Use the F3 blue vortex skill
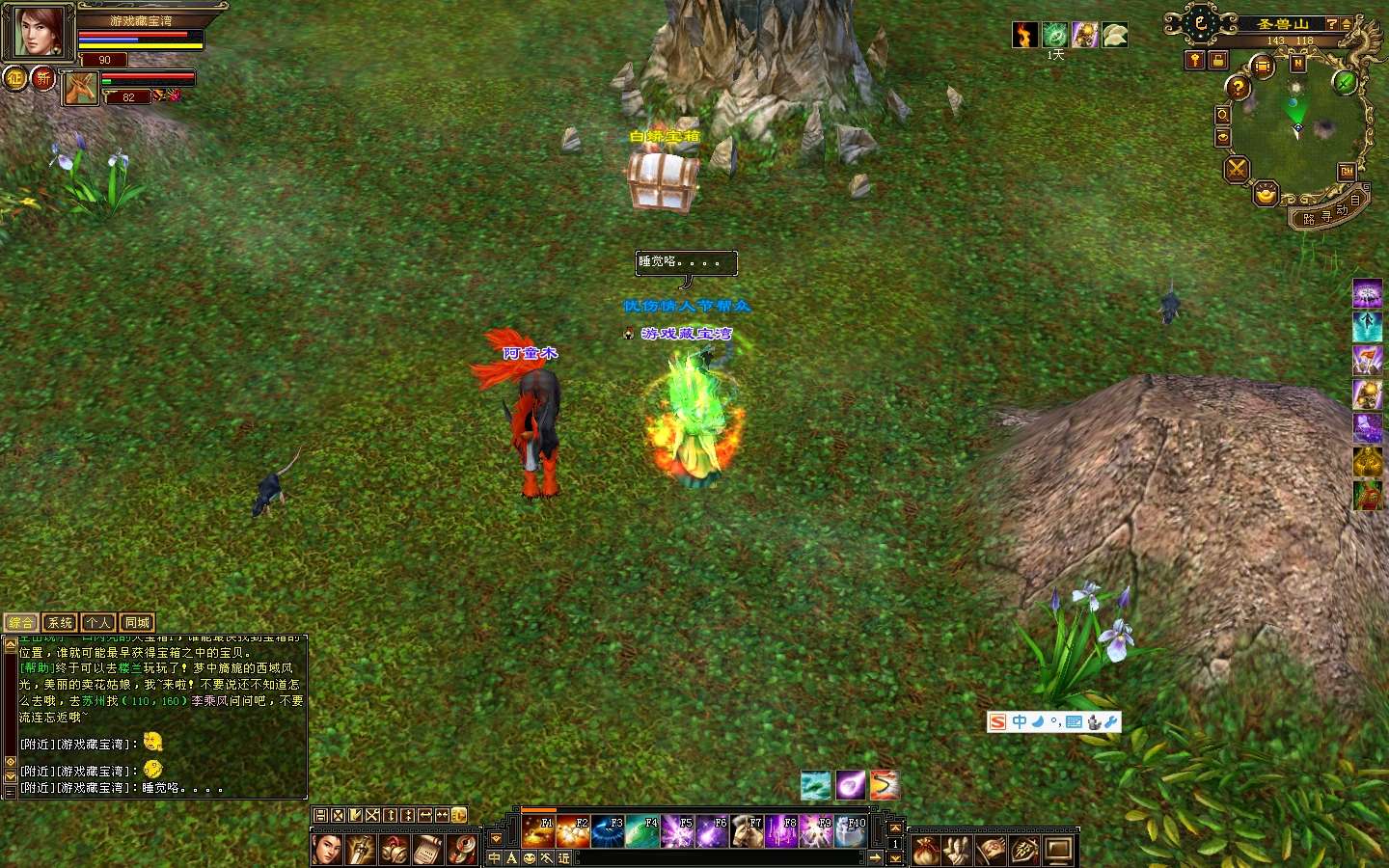This screenshot has width=1389, height=868. (607, 831)
